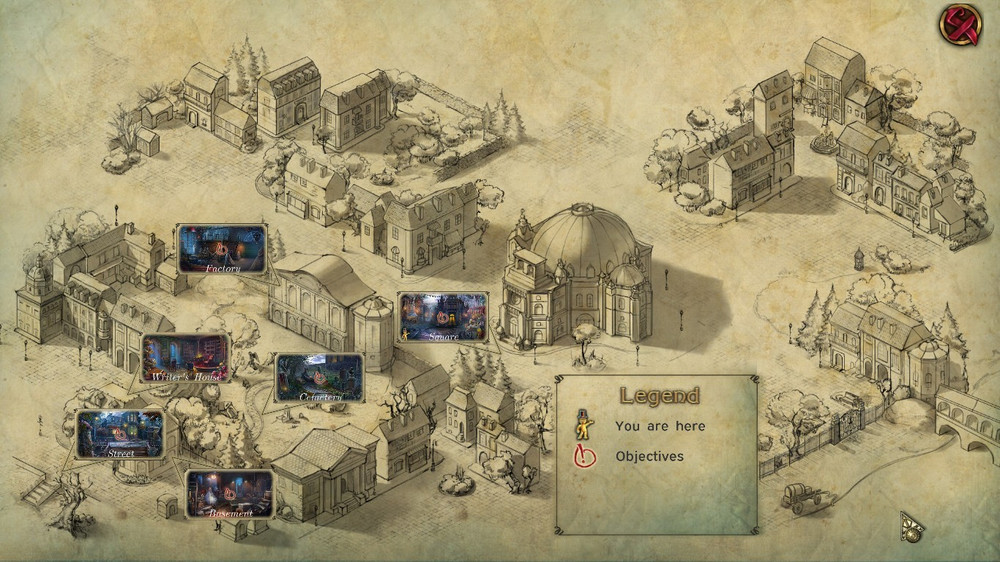1000x562 pixels.
Task: Choose the Street location thumbnail
Action: (x=120, y=433)
